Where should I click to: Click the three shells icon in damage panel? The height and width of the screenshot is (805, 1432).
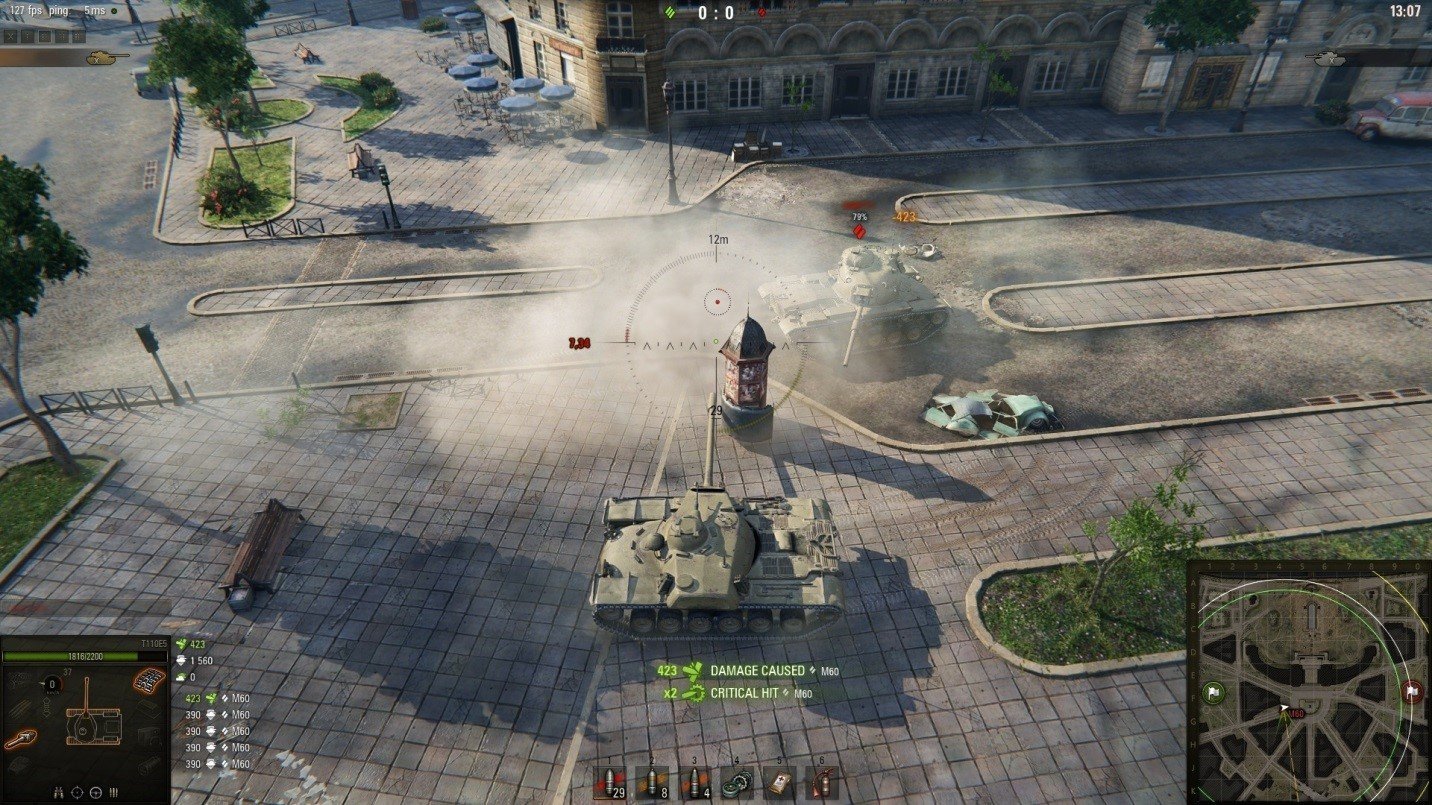(113, 792)
